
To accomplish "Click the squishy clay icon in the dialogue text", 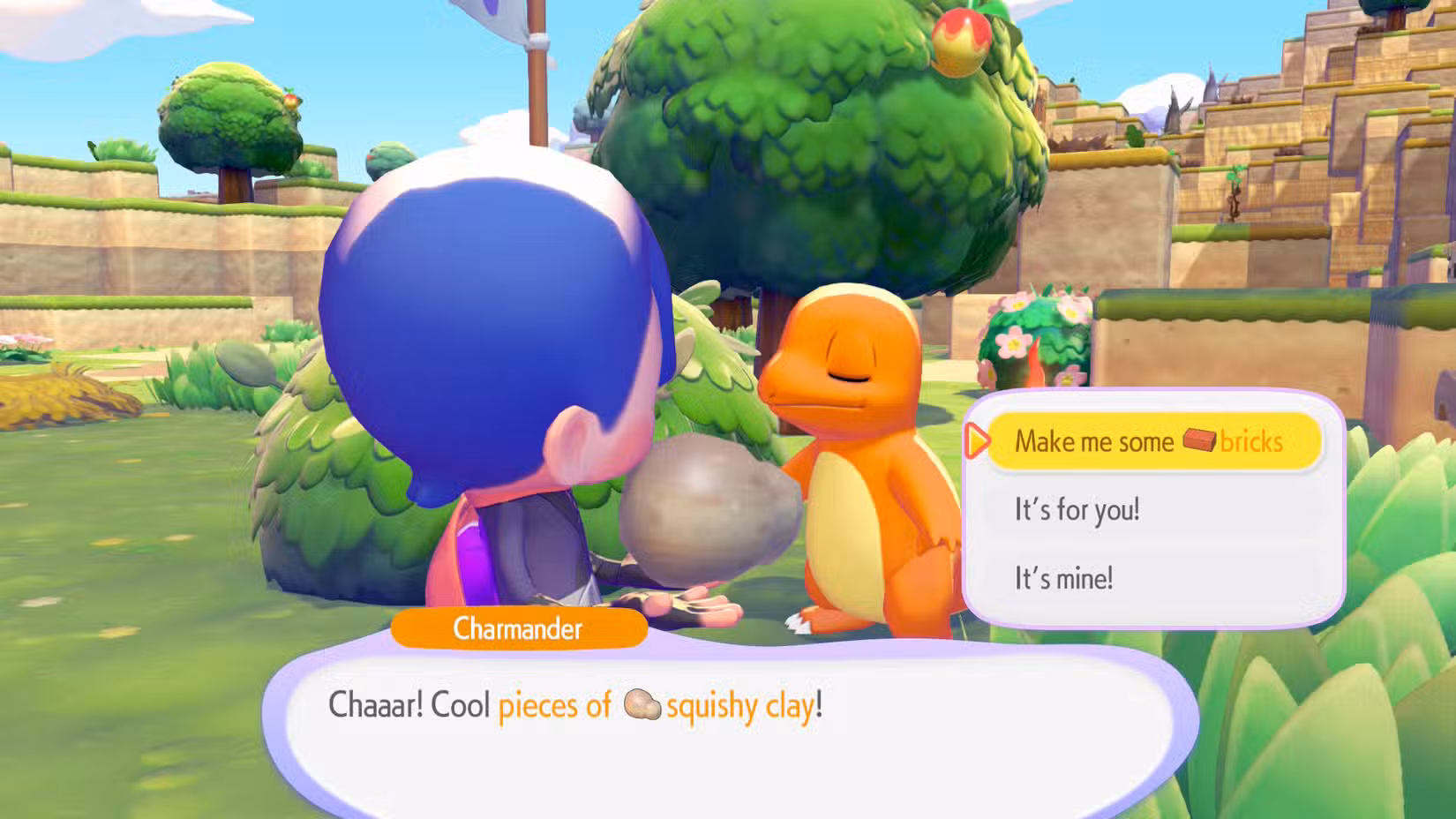I will [x=642, y=705].
